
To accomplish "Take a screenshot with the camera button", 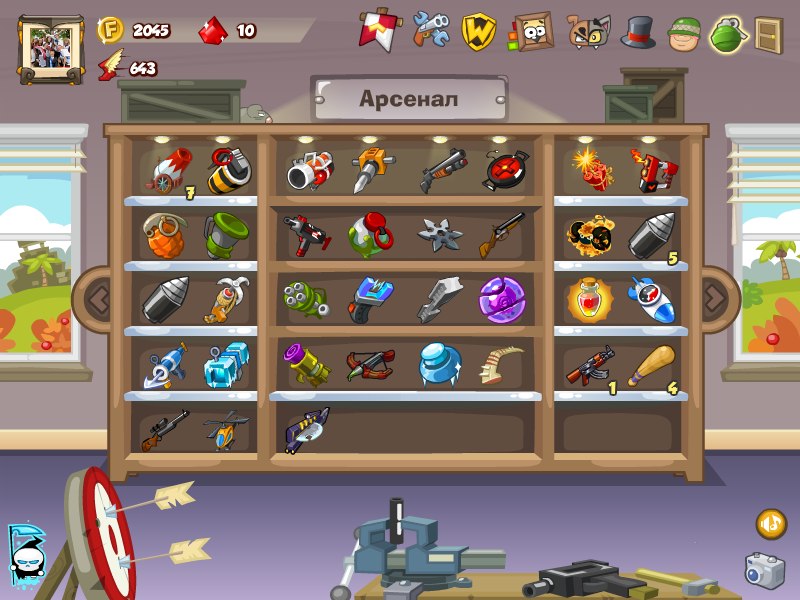I will (x=764, y=570).
